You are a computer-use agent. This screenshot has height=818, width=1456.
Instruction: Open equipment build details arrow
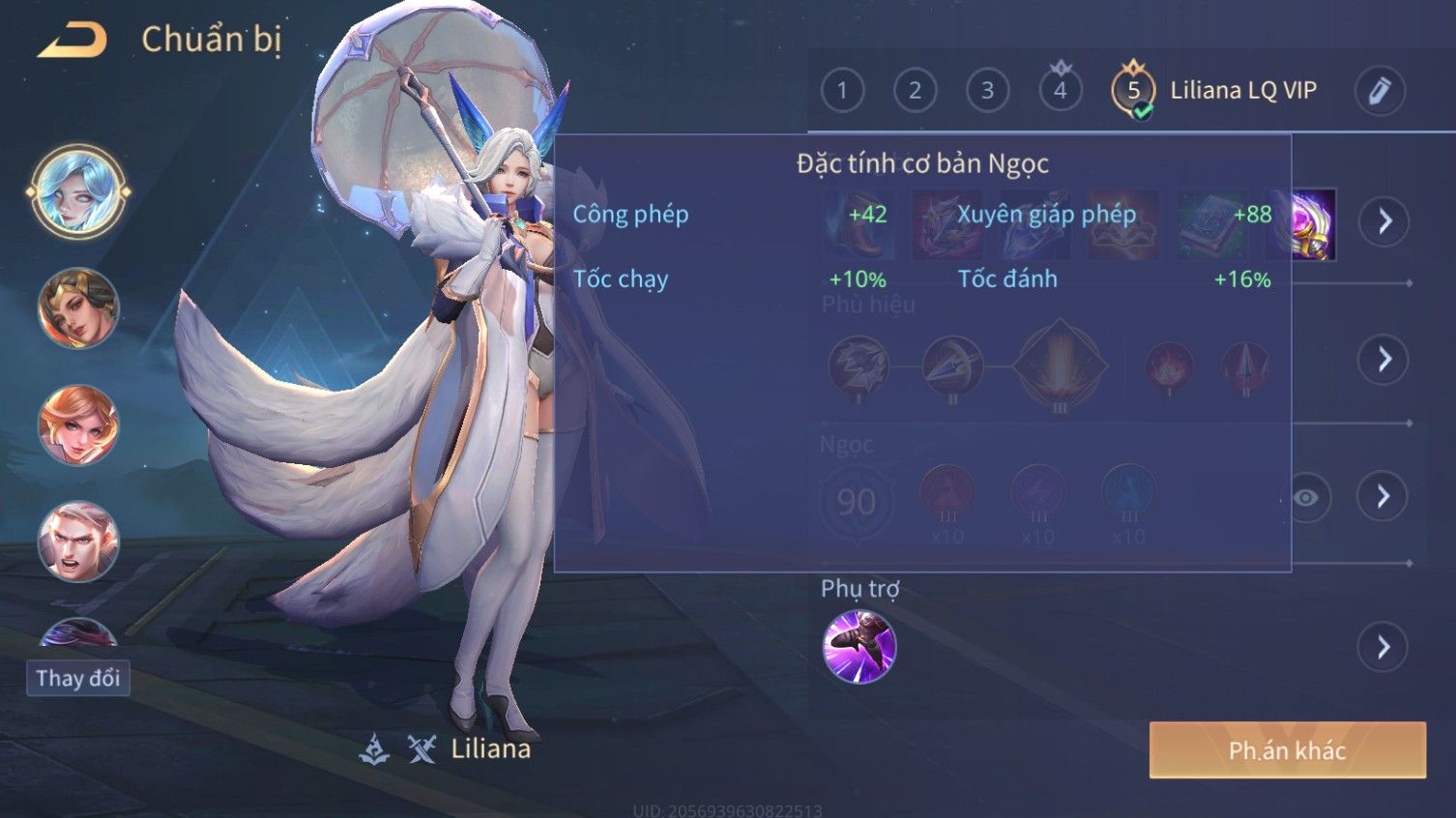click(x=1384, y=221)
